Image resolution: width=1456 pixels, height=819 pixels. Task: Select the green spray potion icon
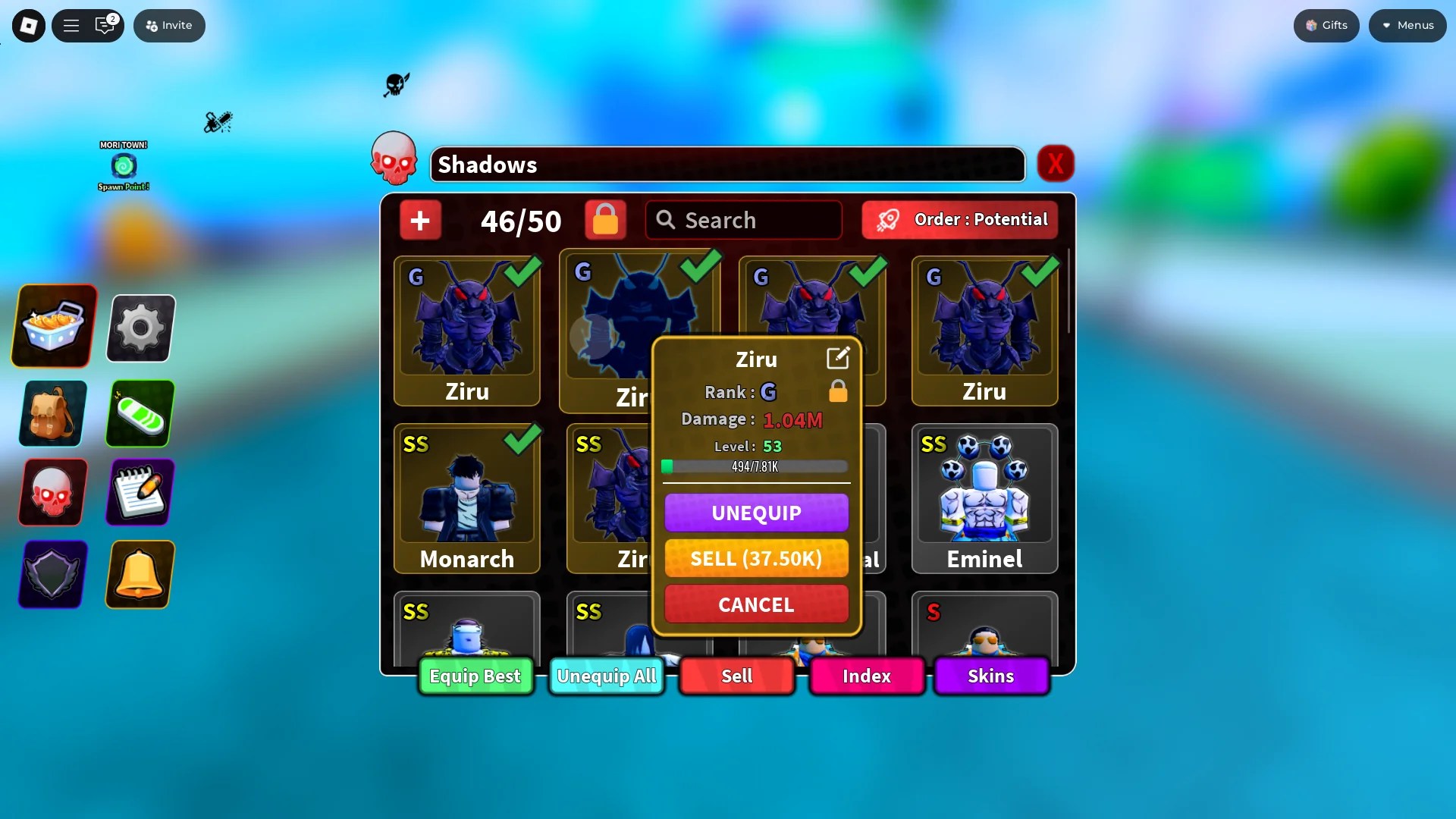(140, 413)
